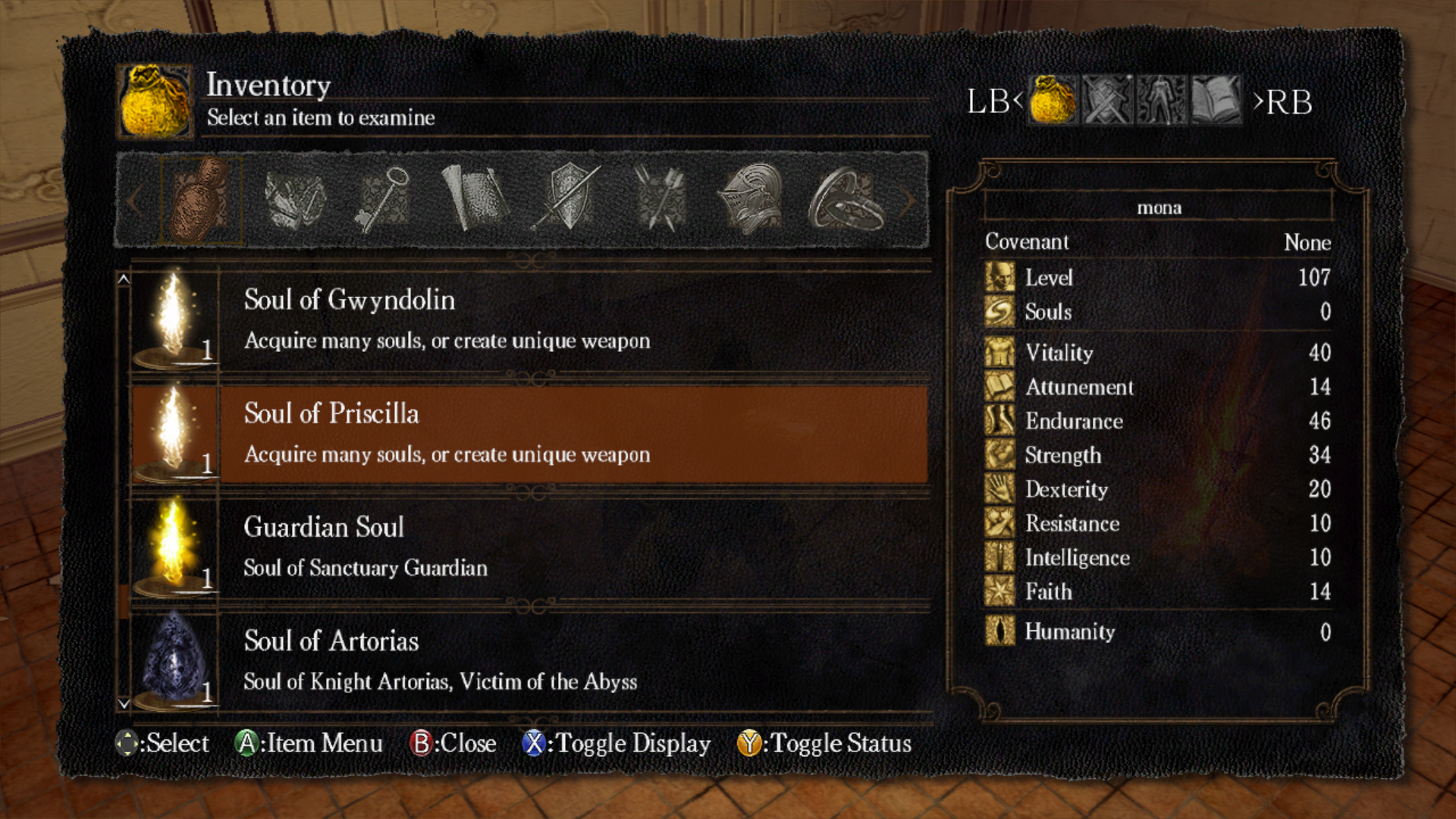The image size is (1456, 819).
Task: Open the rings category
Action: tap(845, 200)
